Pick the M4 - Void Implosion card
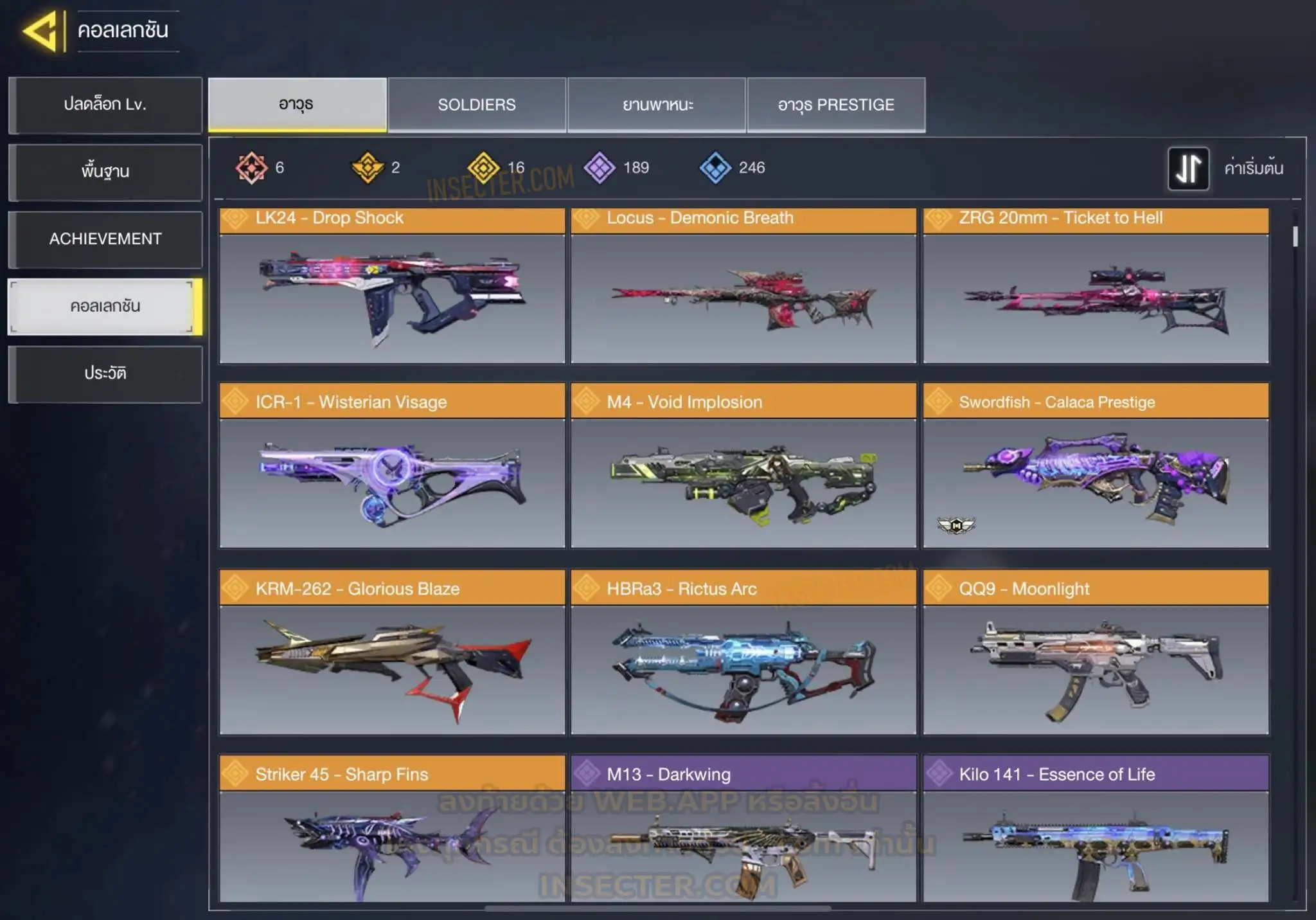This screenshot has height=920, width=1316. (x=743, y=466)
